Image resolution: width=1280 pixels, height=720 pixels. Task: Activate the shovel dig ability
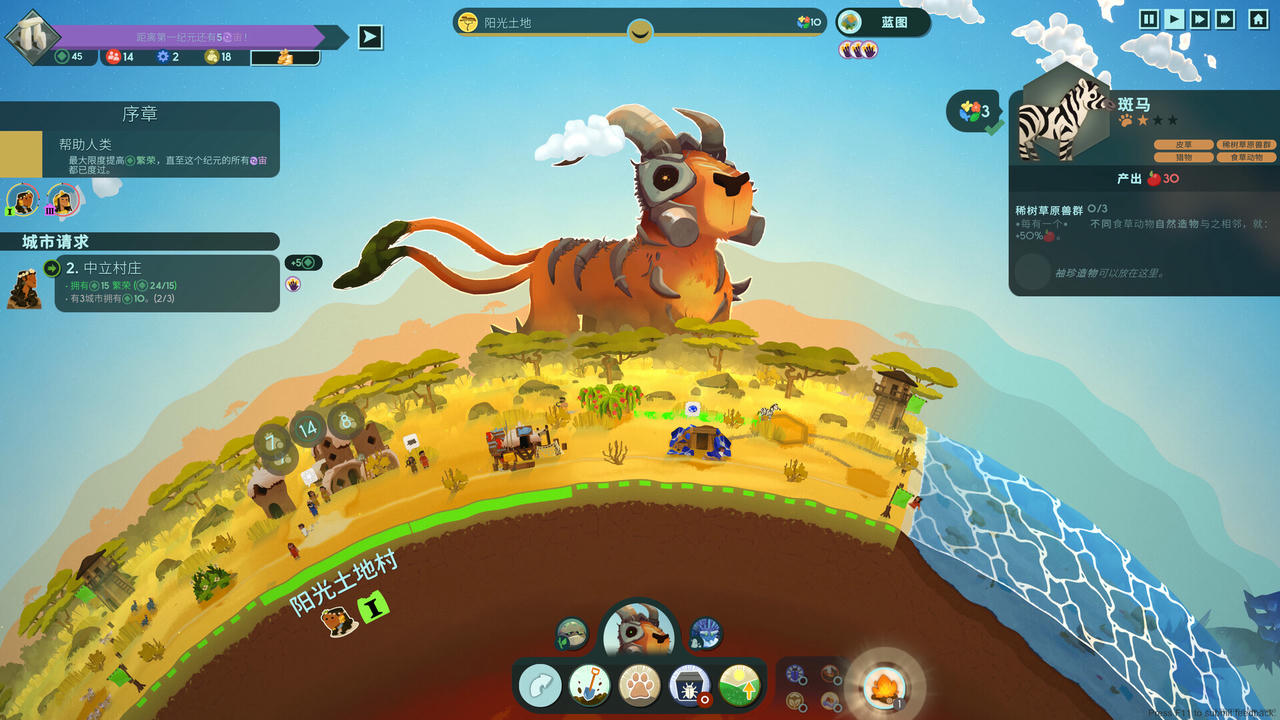click(x=589, y=686)
